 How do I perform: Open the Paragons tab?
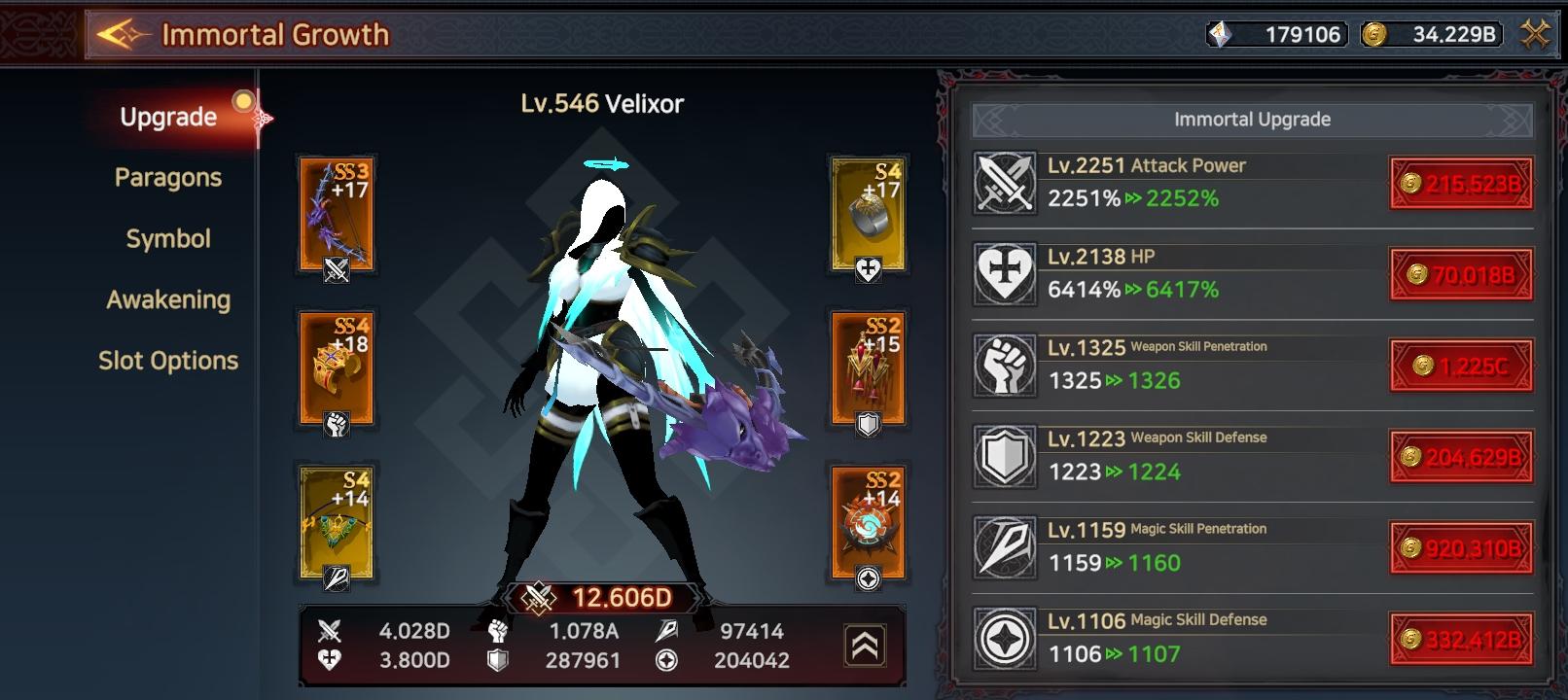(168, 178)
